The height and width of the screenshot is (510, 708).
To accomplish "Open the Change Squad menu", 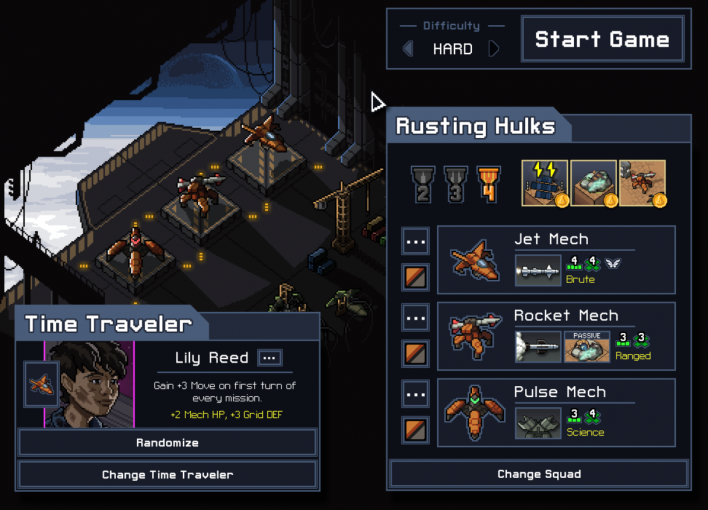I will [x=539, y=474].
